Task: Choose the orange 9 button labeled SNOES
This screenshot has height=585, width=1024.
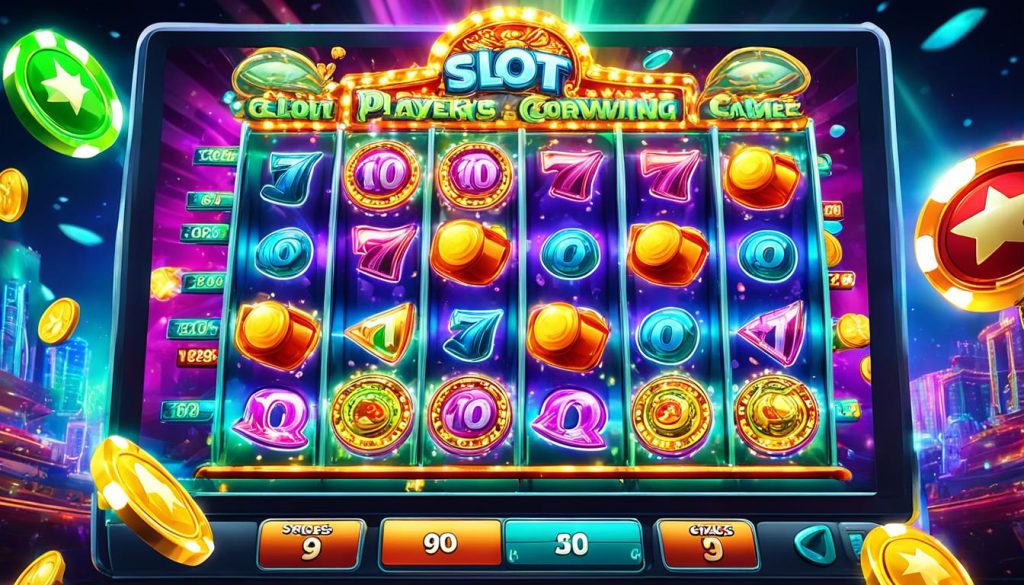Action: tap(310, 544)
